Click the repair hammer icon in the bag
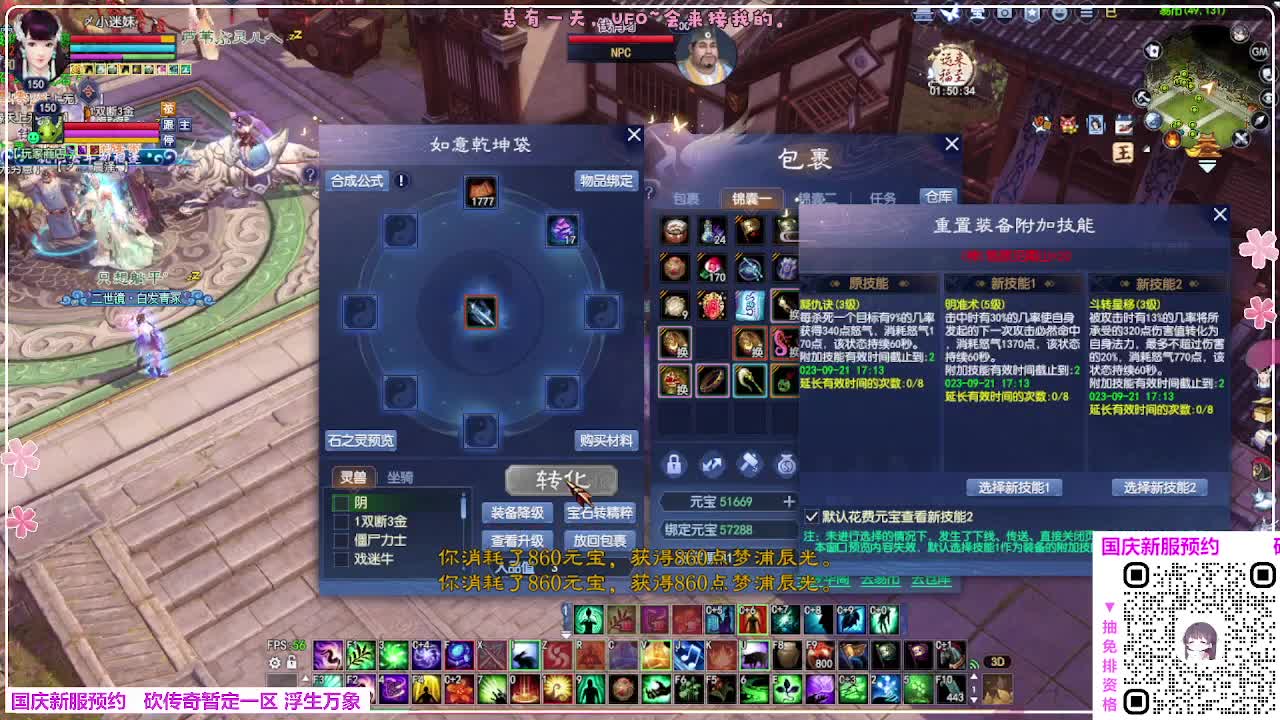This screenshot has width=1280, height=720. (749, 464)
